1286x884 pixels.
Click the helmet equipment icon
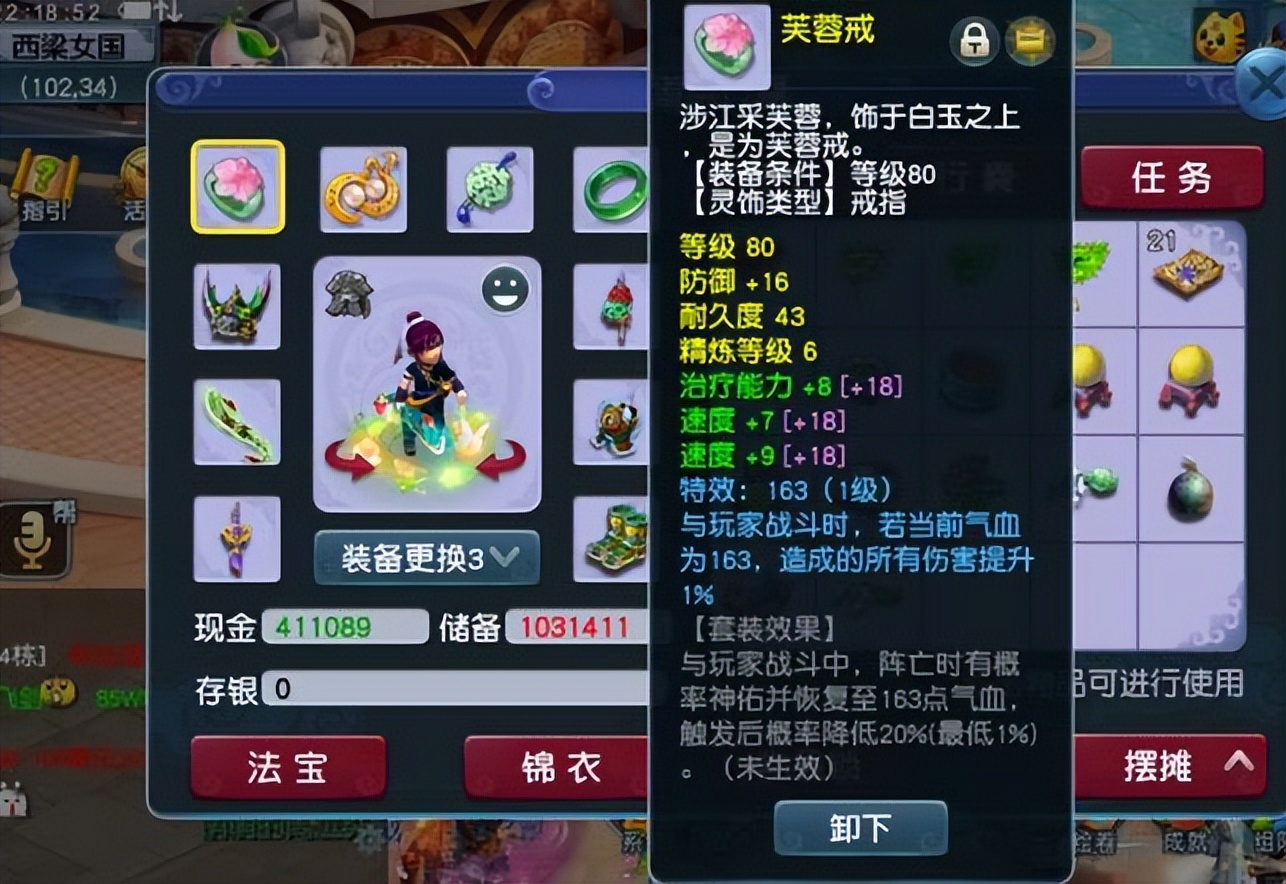236,307
